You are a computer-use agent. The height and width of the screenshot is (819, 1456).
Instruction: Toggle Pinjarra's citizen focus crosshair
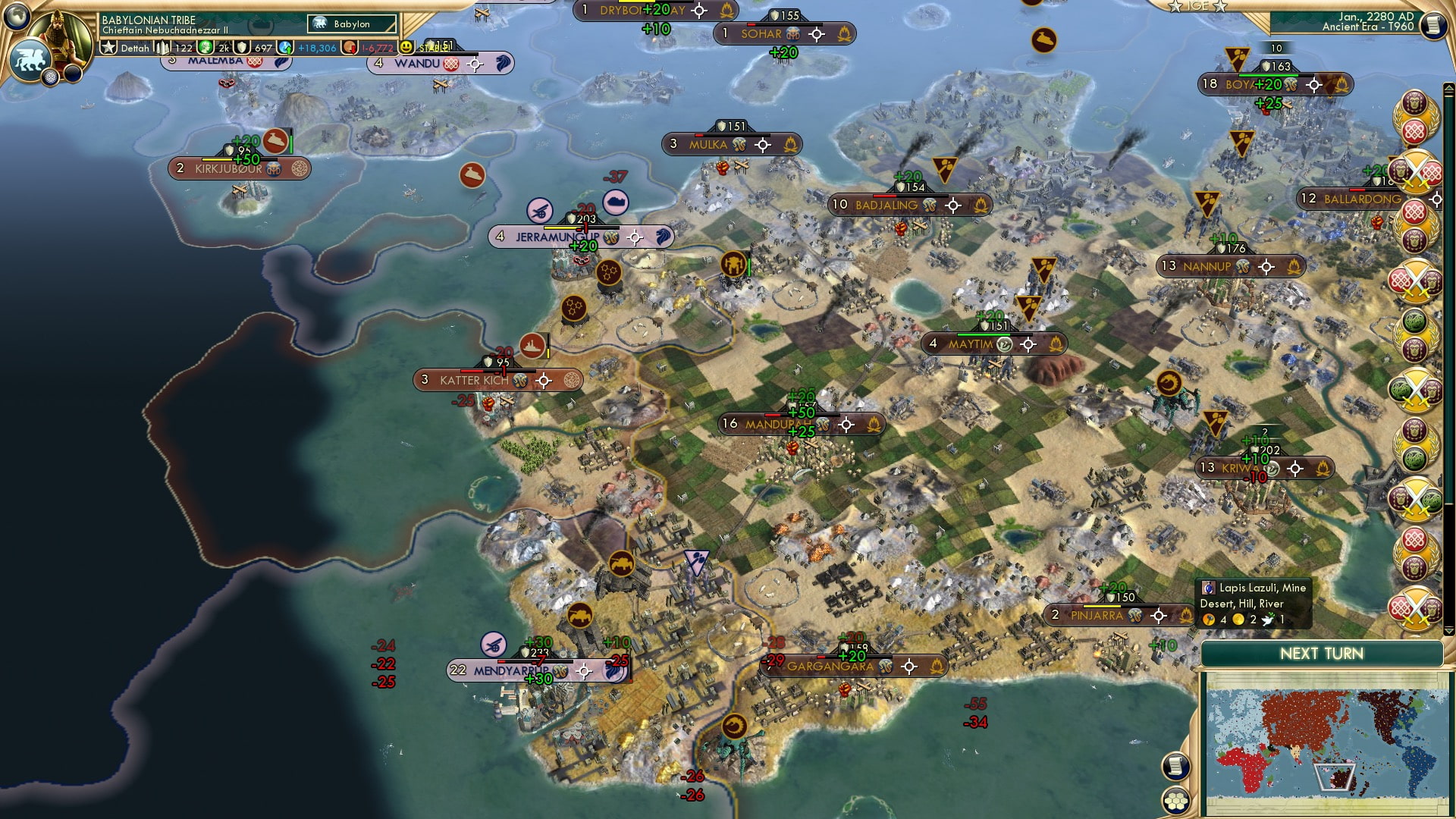coord(1158,616)
